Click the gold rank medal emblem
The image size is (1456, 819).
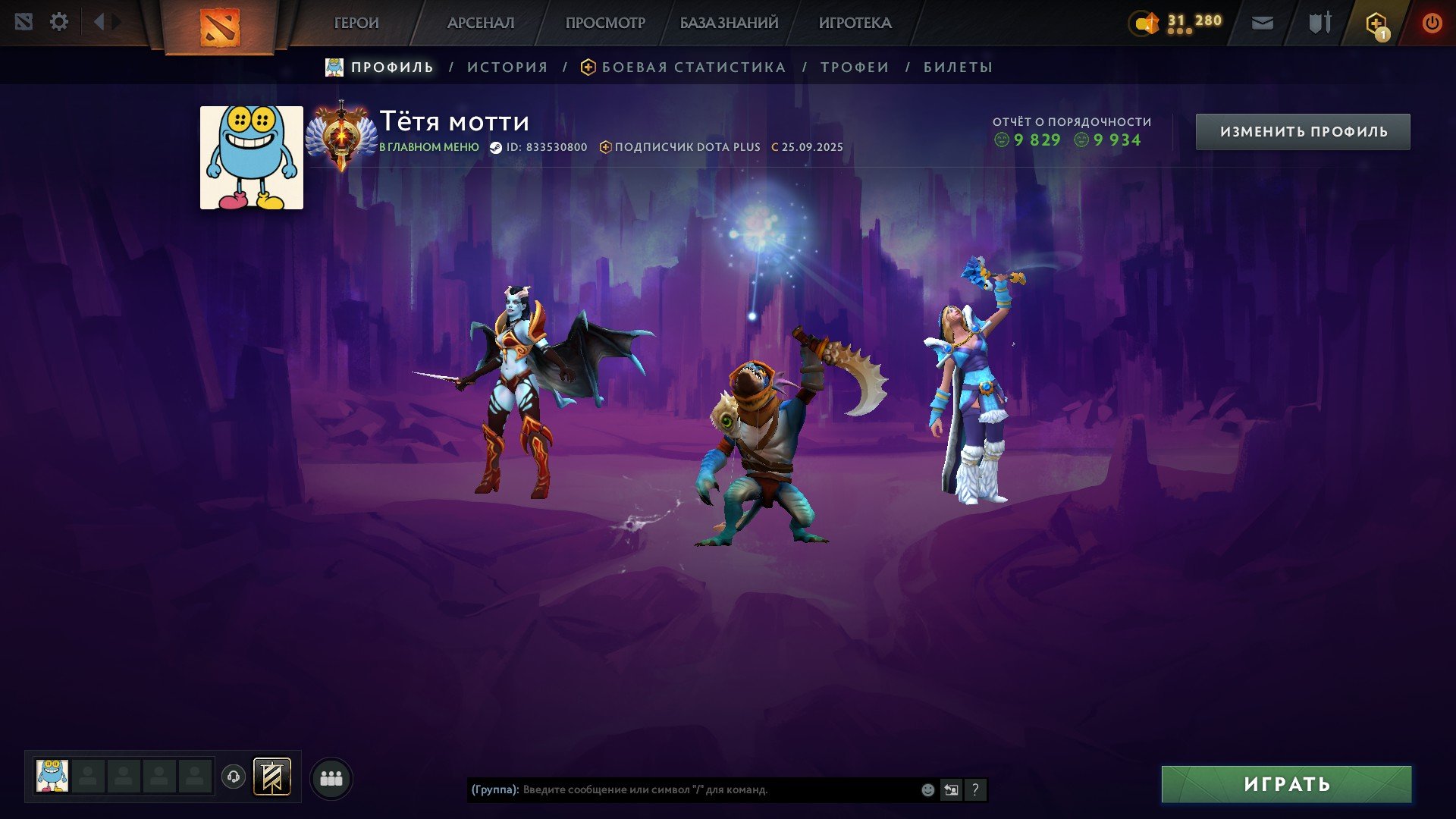click(x=342, y=136)
